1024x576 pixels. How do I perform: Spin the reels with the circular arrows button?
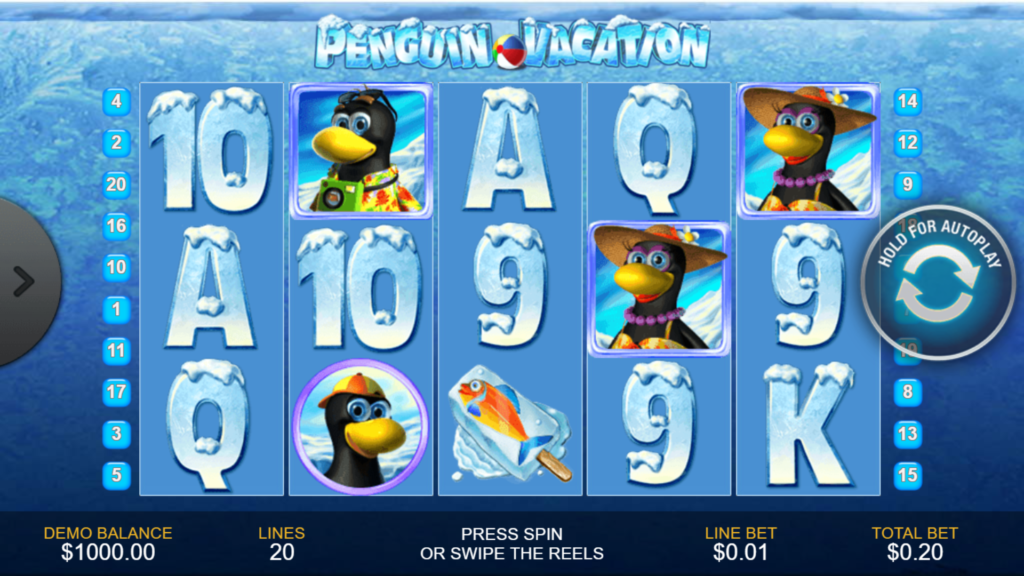point(934,283)
